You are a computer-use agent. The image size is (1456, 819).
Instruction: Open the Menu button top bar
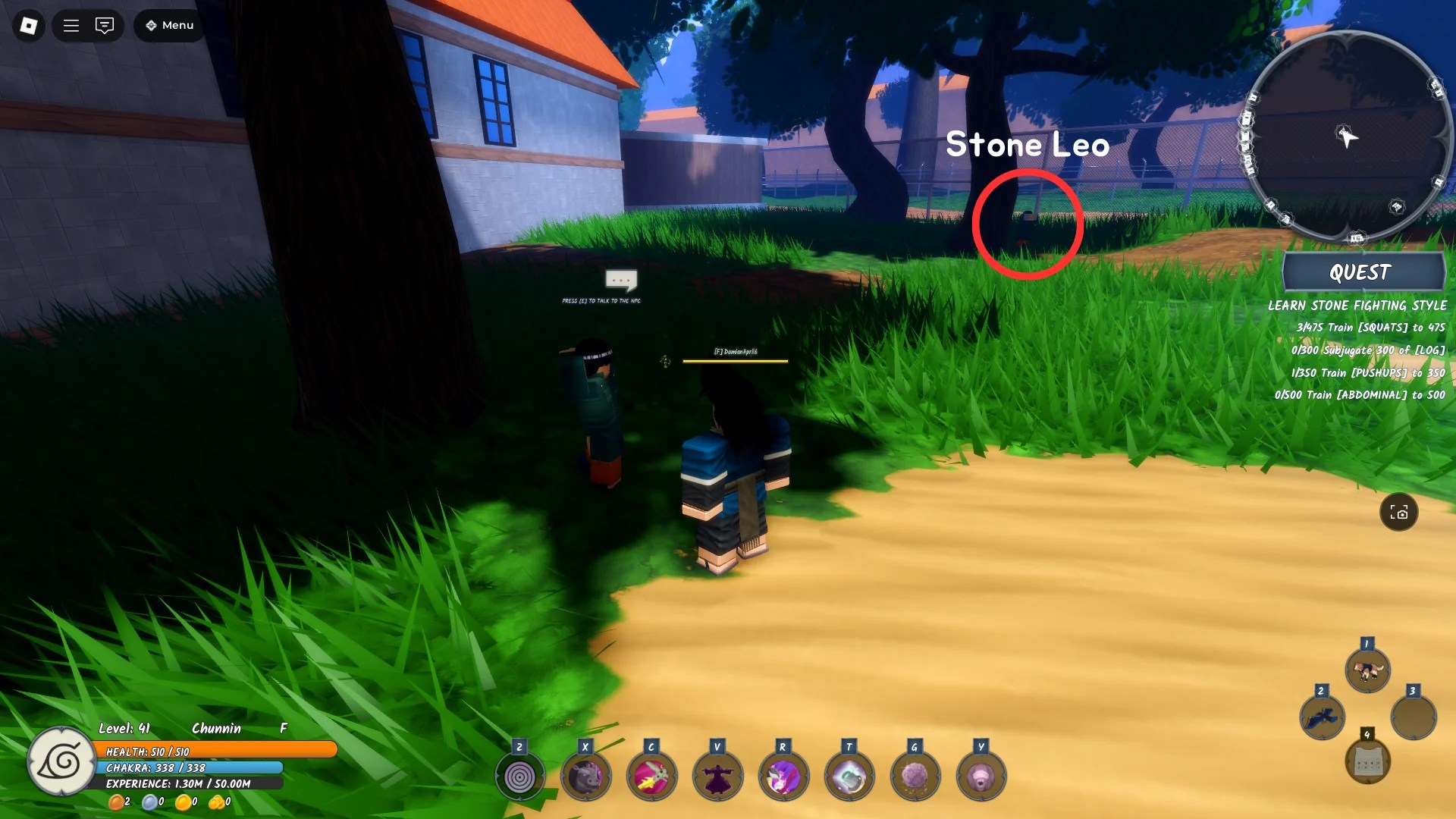168,25
